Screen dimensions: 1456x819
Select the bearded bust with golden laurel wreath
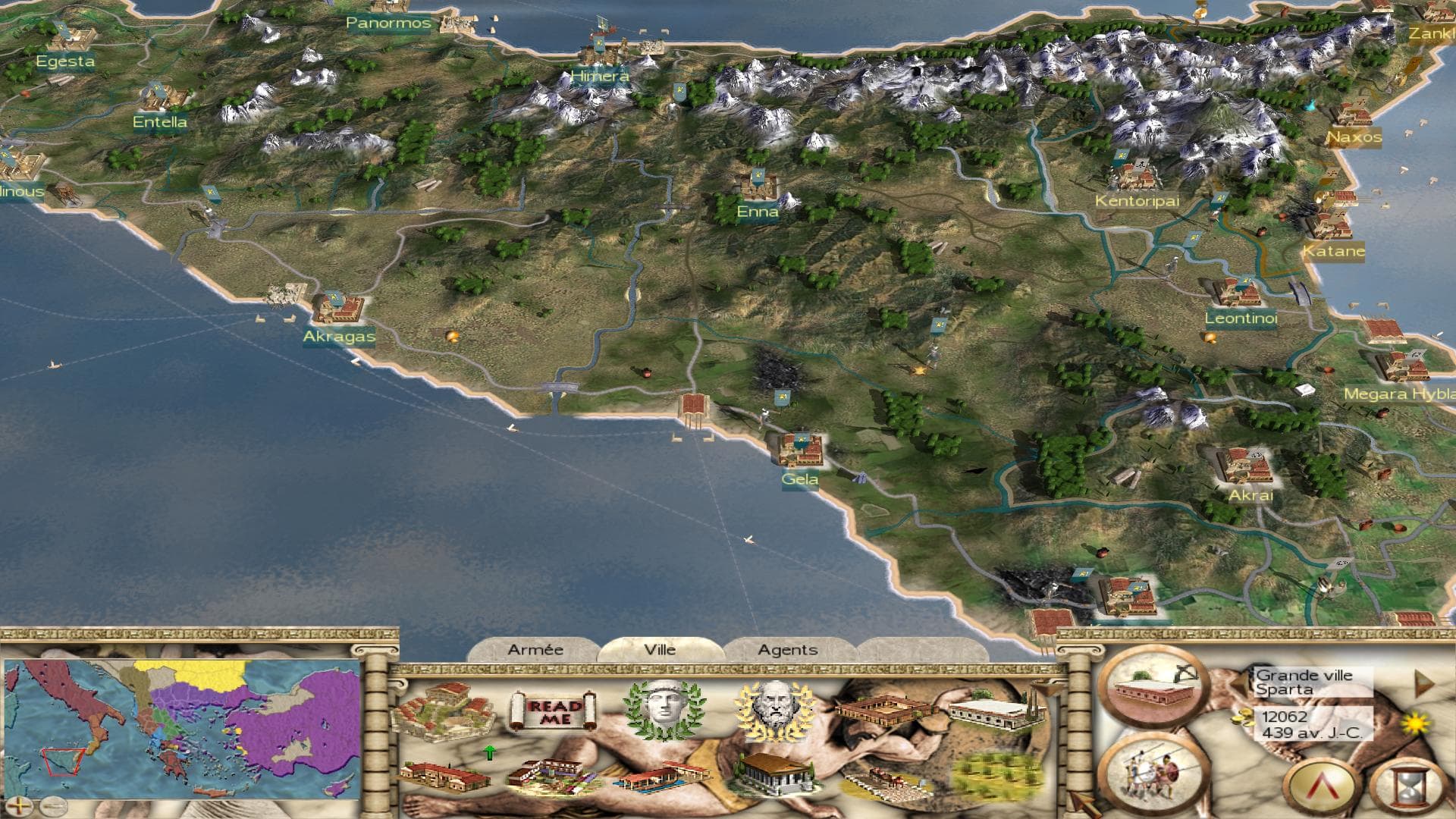coord(773,710)
